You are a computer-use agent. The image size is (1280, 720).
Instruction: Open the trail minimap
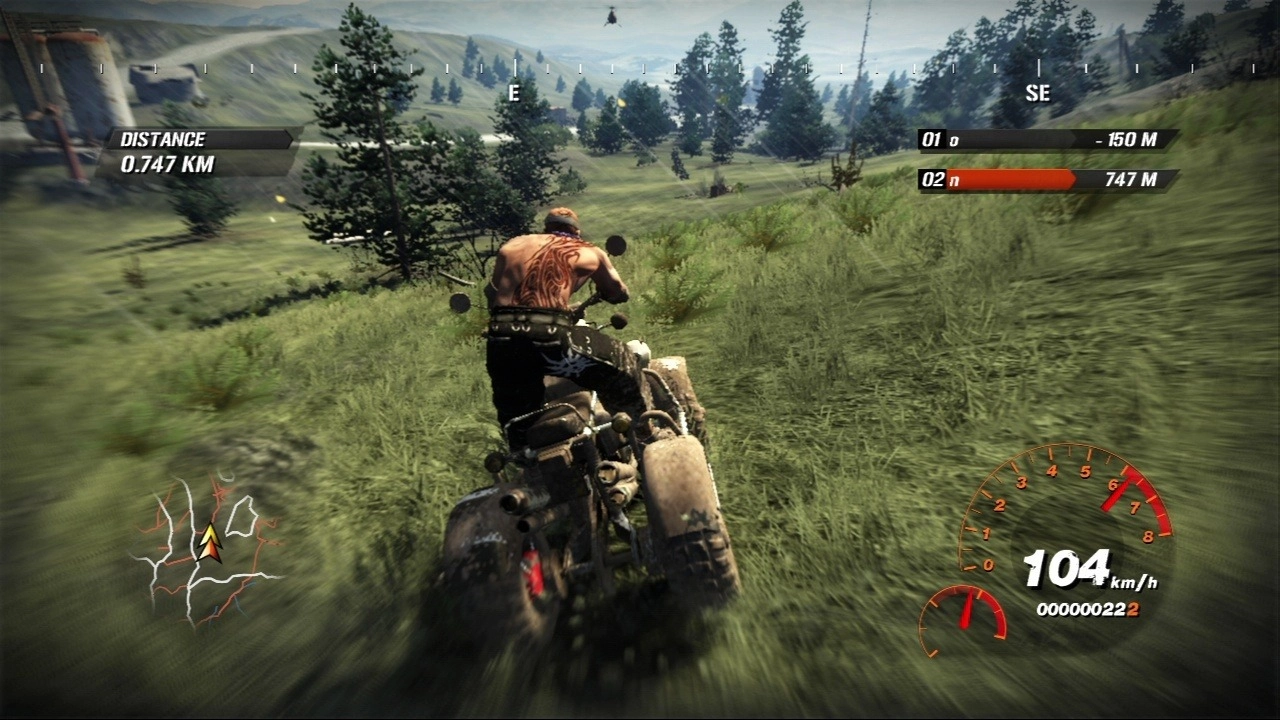click(x=208, y=550)
